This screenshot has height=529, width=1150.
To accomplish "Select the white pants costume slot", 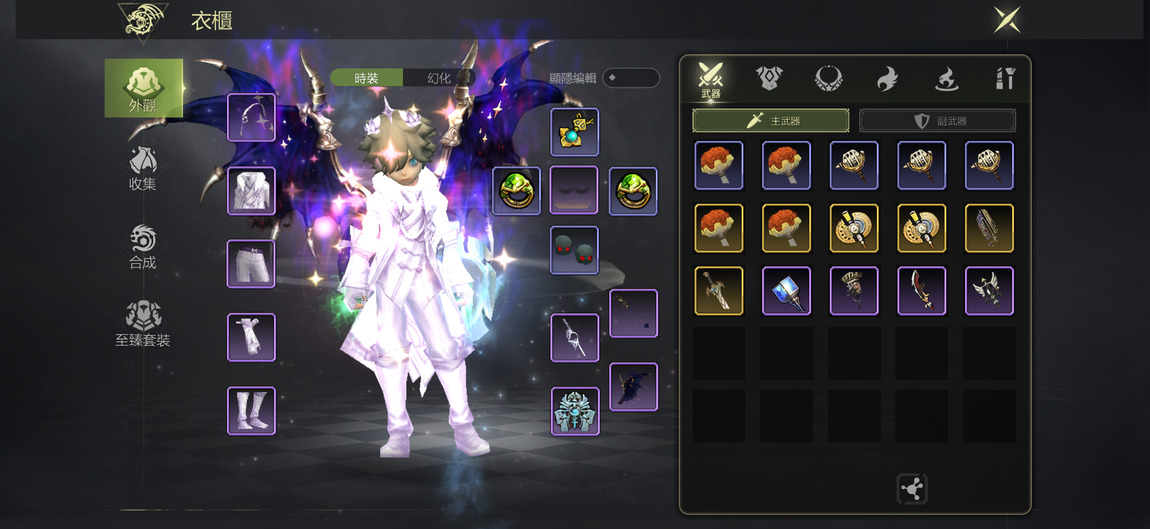I will [x=251, y=264].
